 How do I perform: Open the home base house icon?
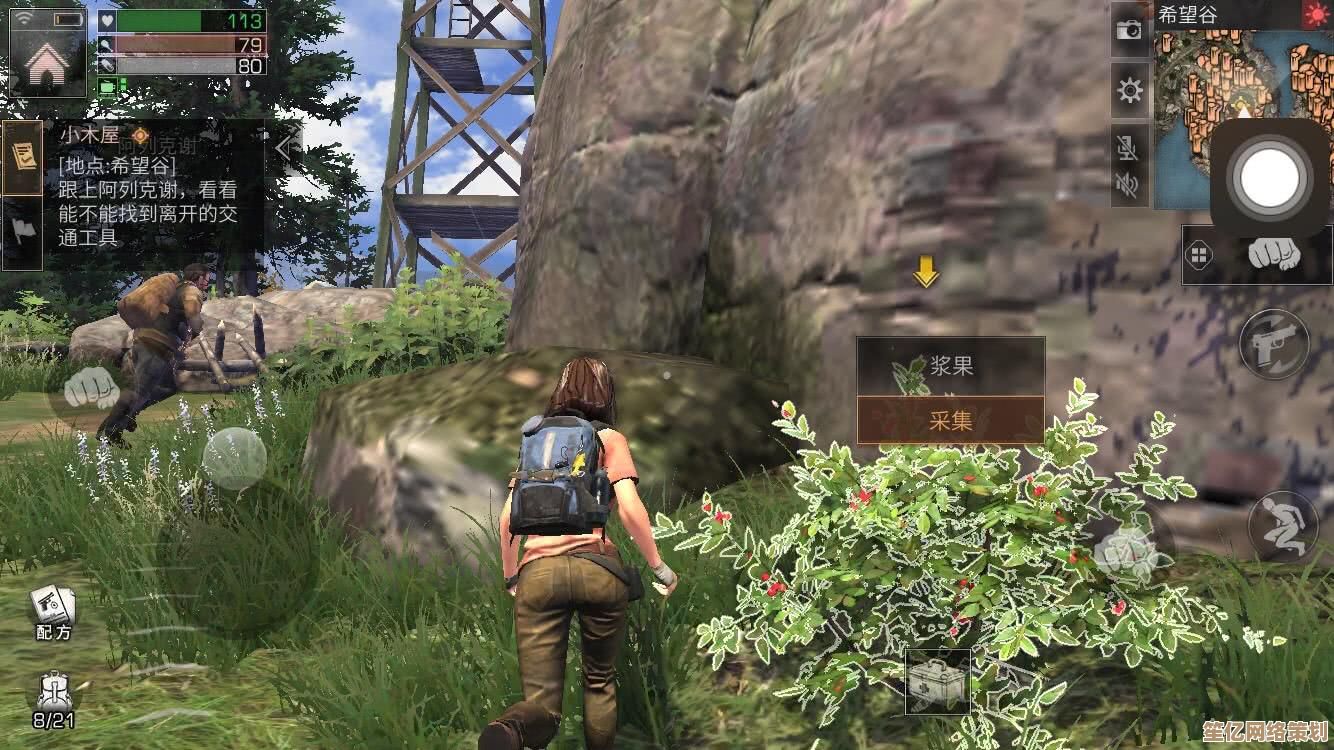tap(47, 62)
